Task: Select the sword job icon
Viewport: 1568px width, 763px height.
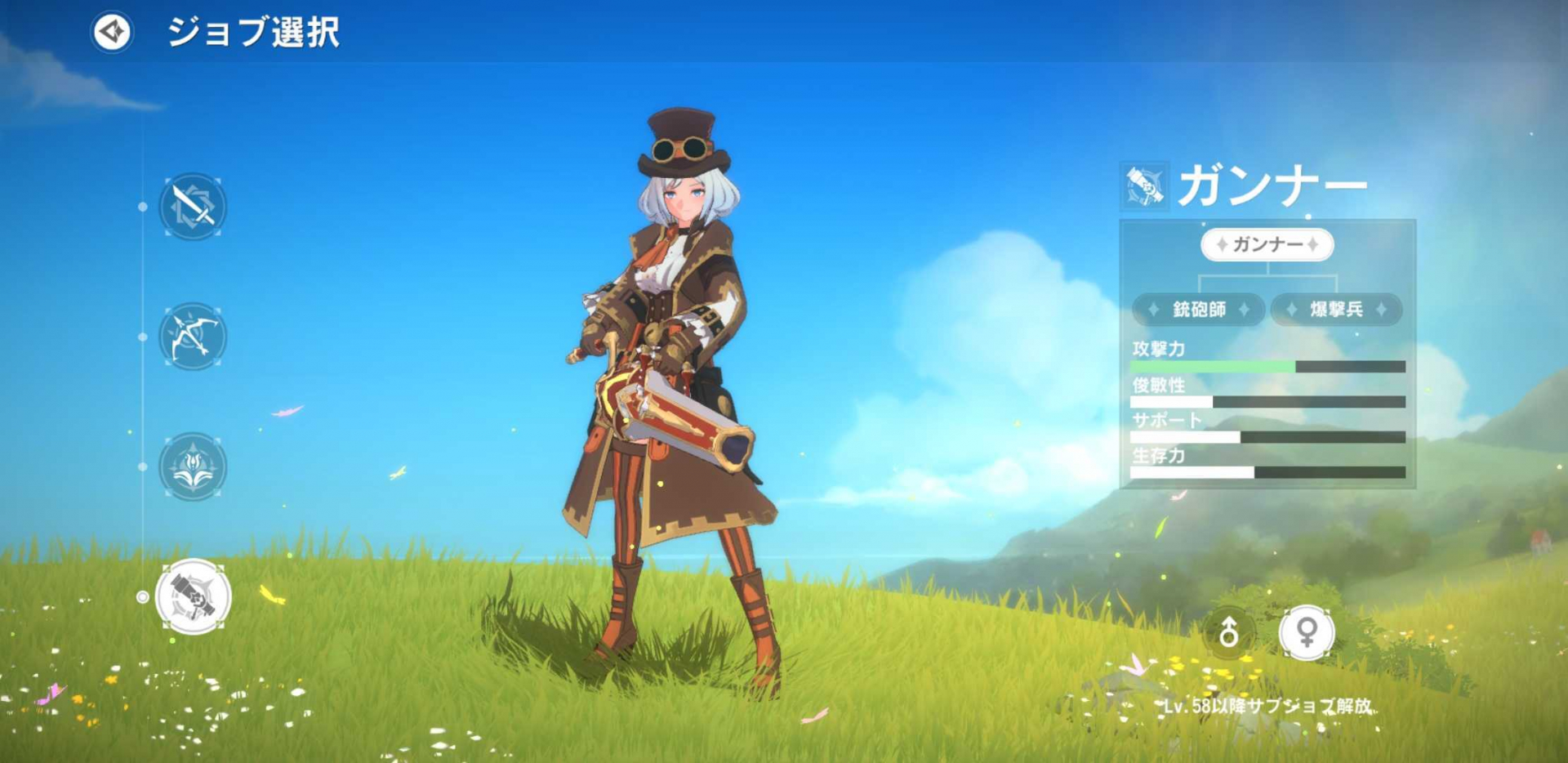Action: coord(193,207)
